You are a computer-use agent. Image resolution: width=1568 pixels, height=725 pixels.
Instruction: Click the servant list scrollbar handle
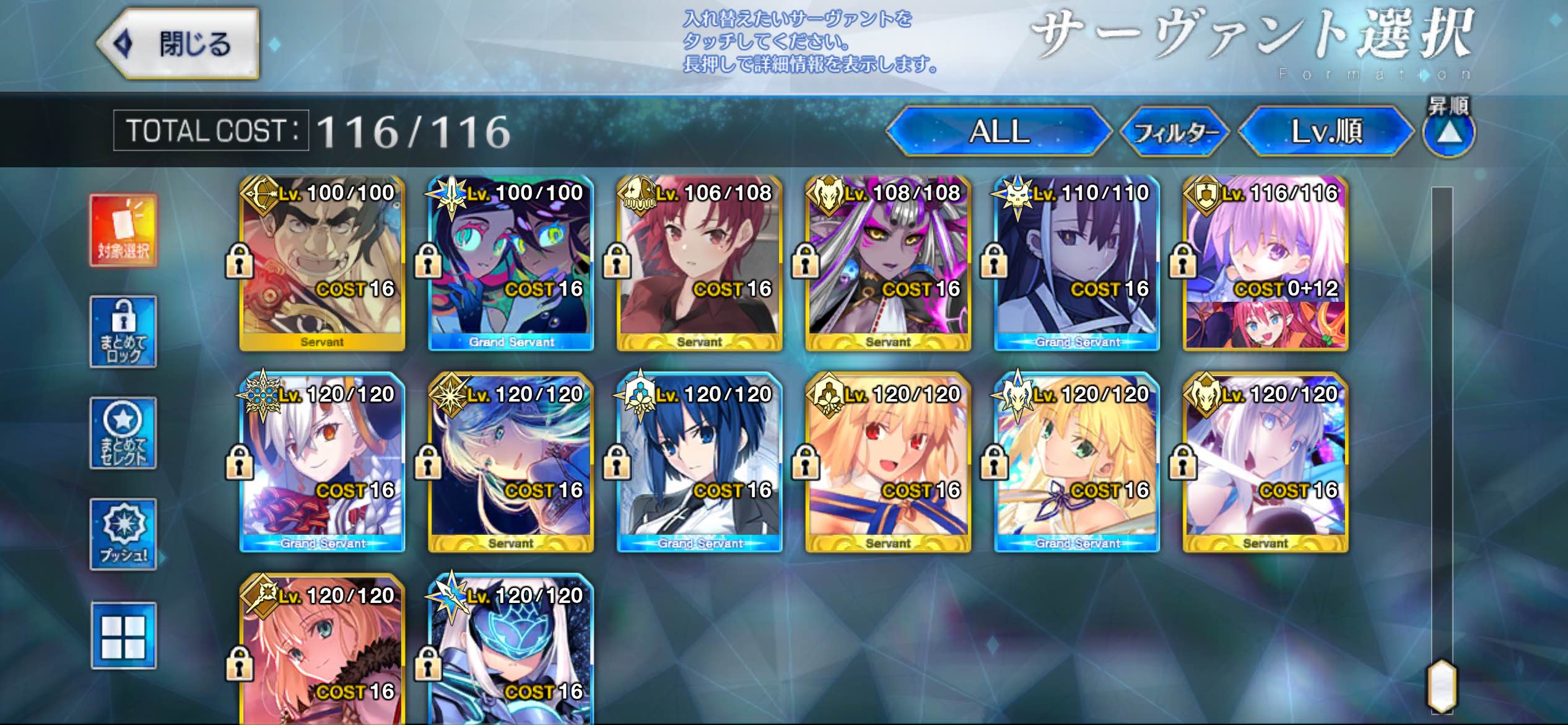(1442, 685)
